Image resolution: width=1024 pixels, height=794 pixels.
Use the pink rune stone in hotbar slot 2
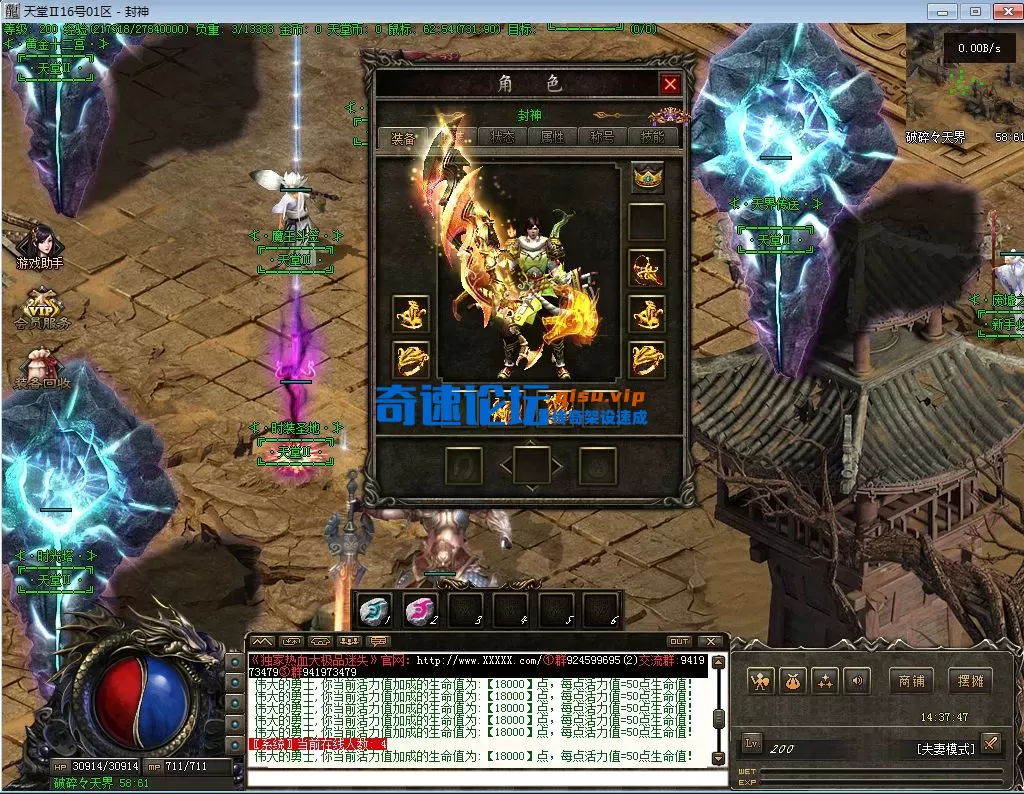(421, 609)
